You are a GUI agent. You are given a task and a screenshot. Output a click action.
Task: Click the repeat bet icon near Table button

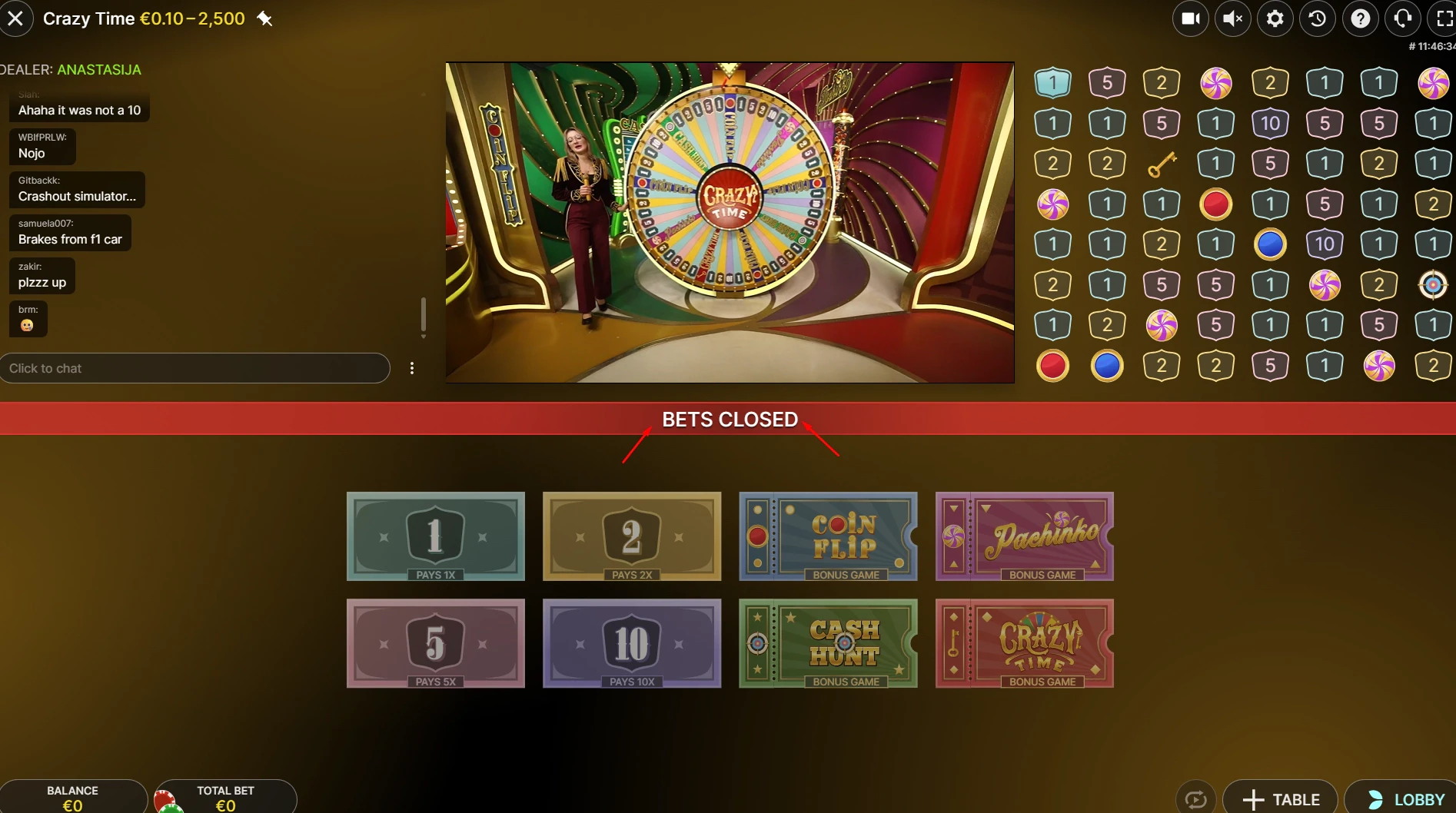tap(1197, 798)
